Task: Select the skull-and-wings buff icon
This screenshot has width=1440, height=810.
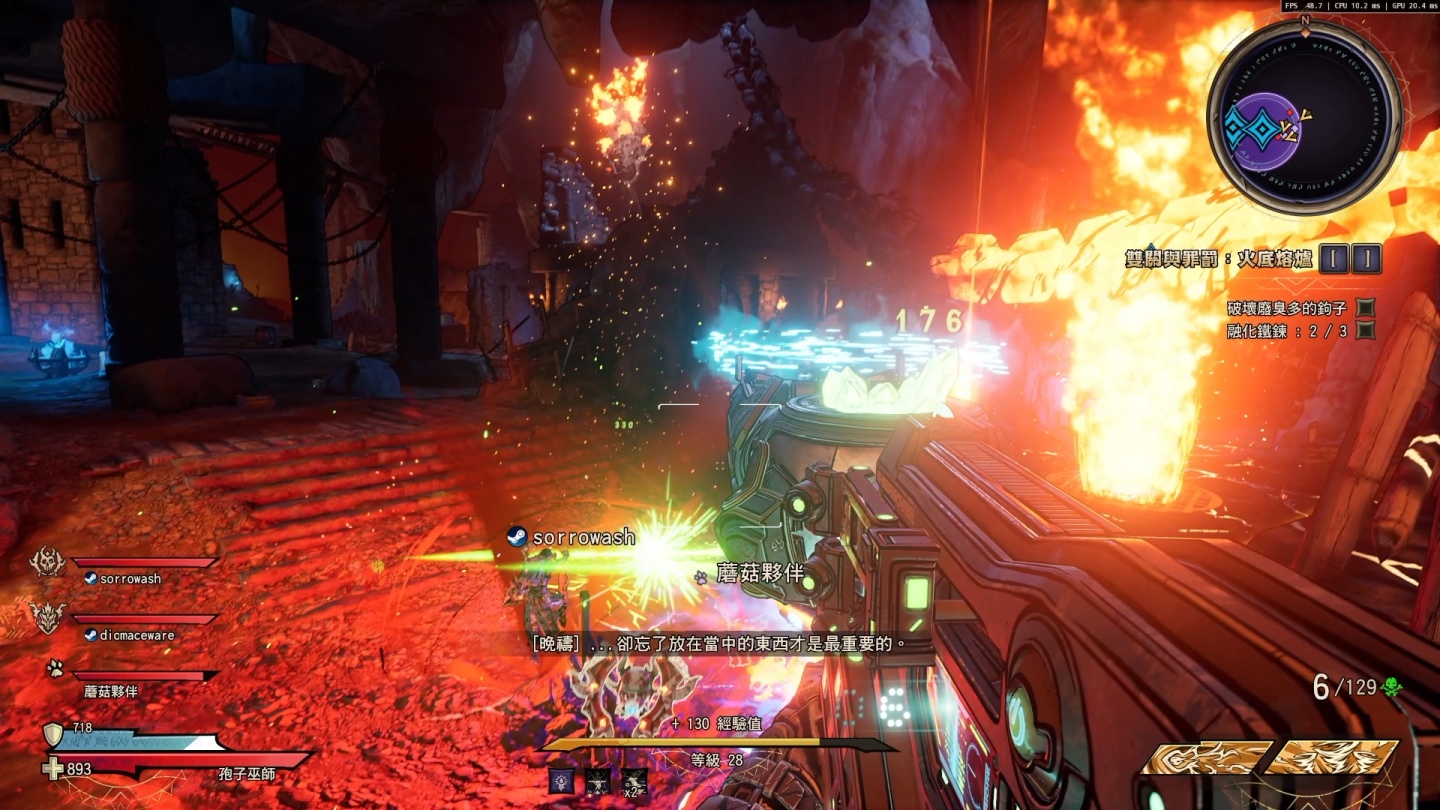Action: pyautogui.click(x=598, y=781)
